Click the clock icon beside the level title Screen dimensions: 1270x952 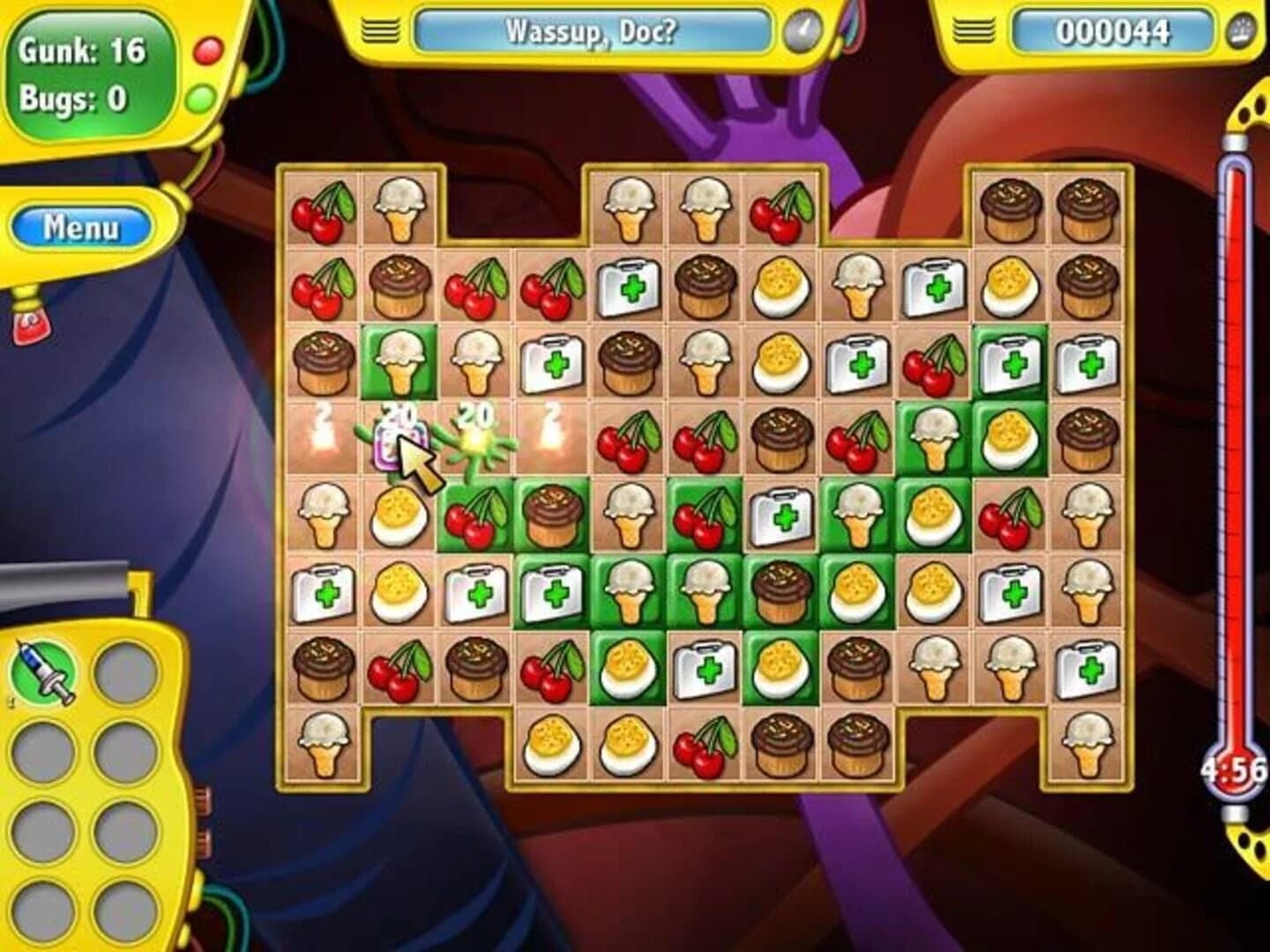804,29
